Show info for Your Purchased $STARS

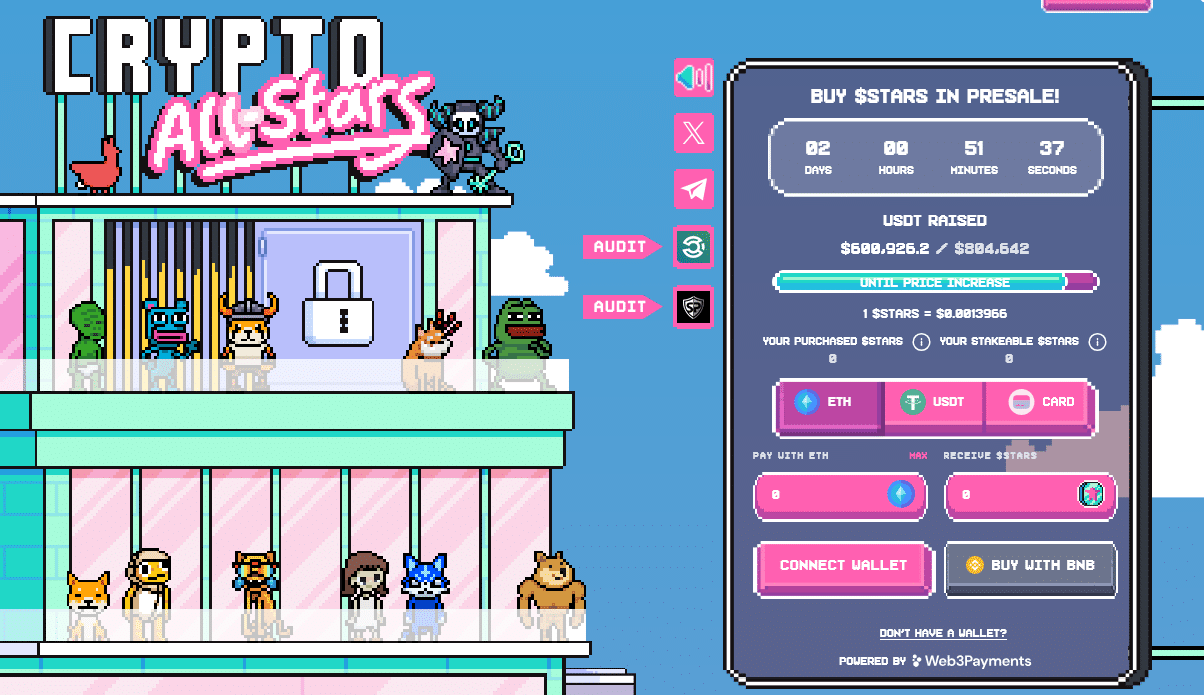point(921,342)
